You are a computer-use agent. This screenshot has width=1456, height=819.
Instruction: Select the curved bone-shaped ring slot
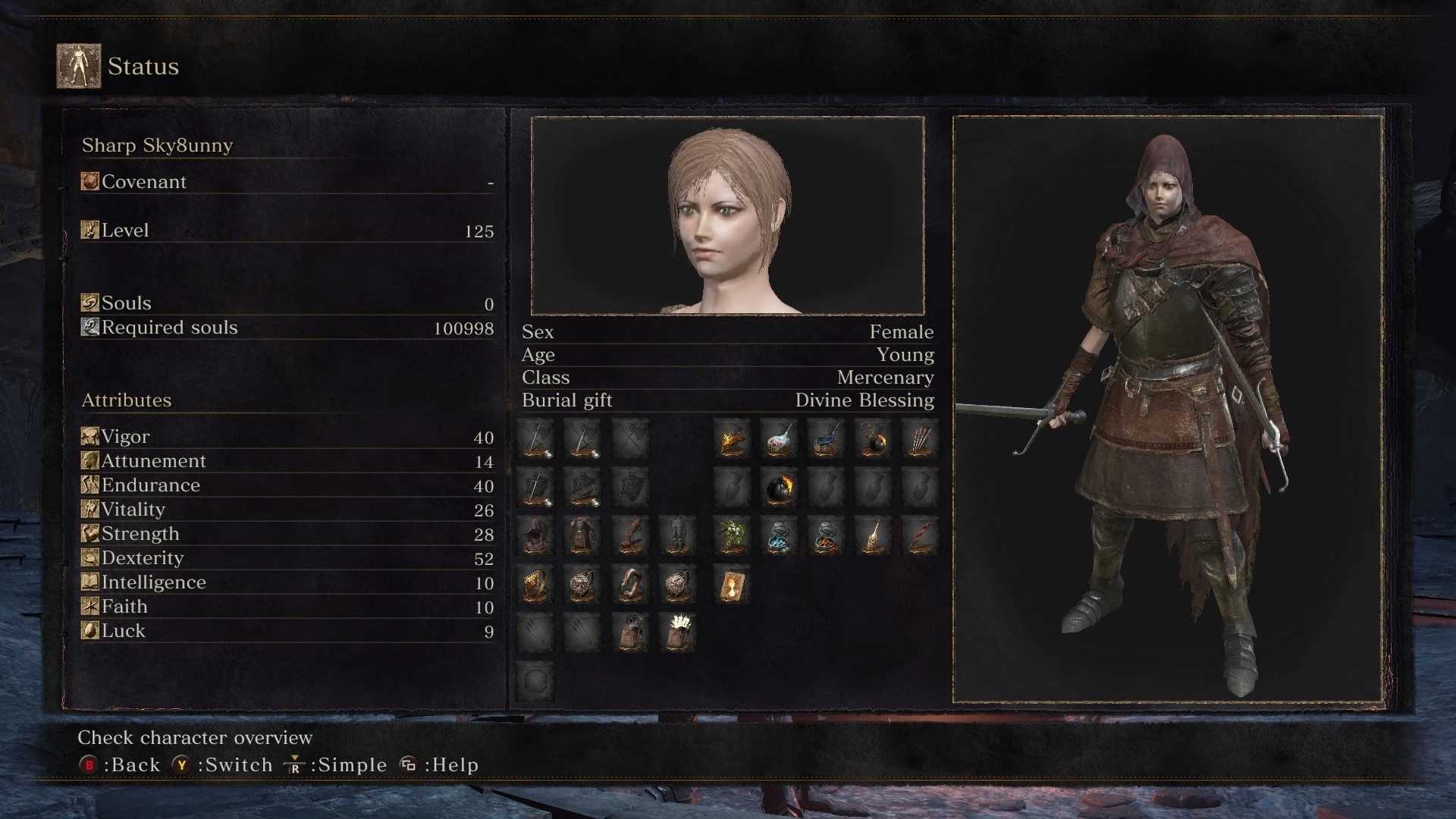(x=629, y=585)
